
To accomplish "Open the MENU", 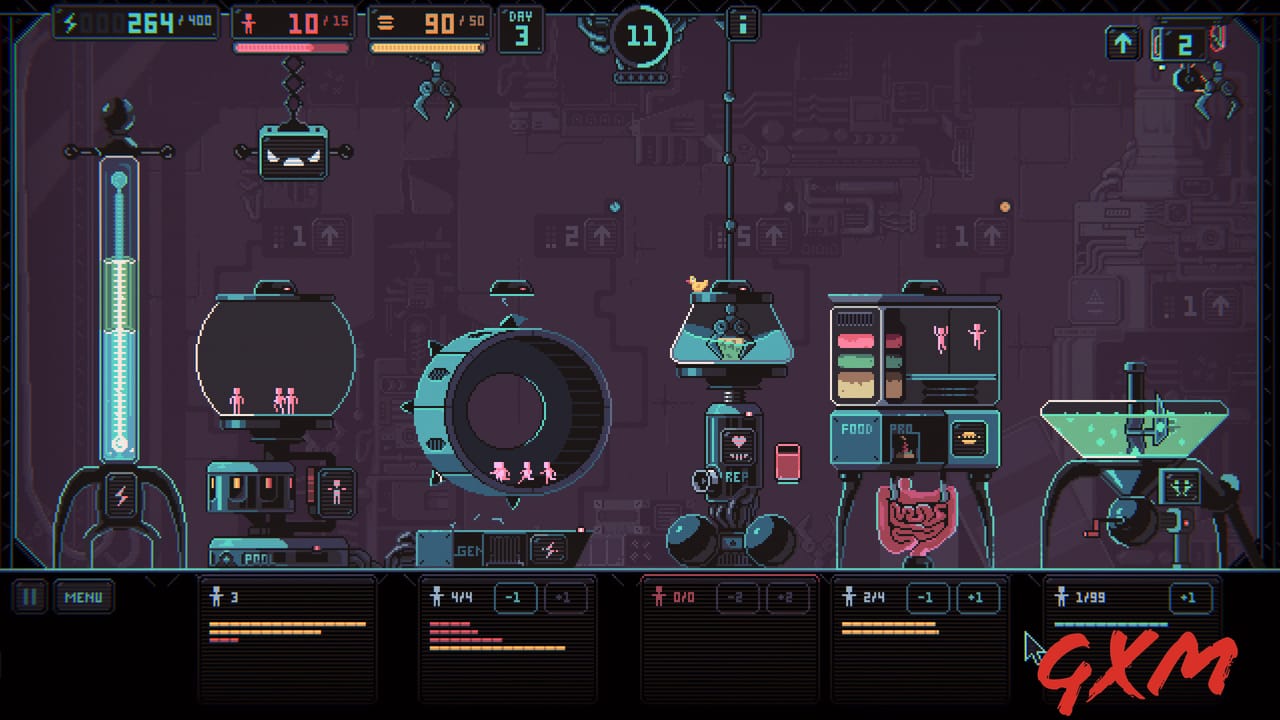I will [x=83, y=597].
